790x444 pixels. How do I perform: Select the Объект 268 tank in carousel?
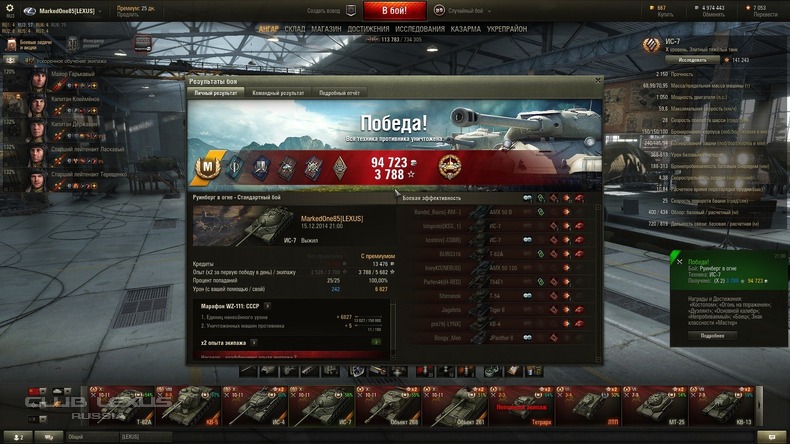pos(405,406)
